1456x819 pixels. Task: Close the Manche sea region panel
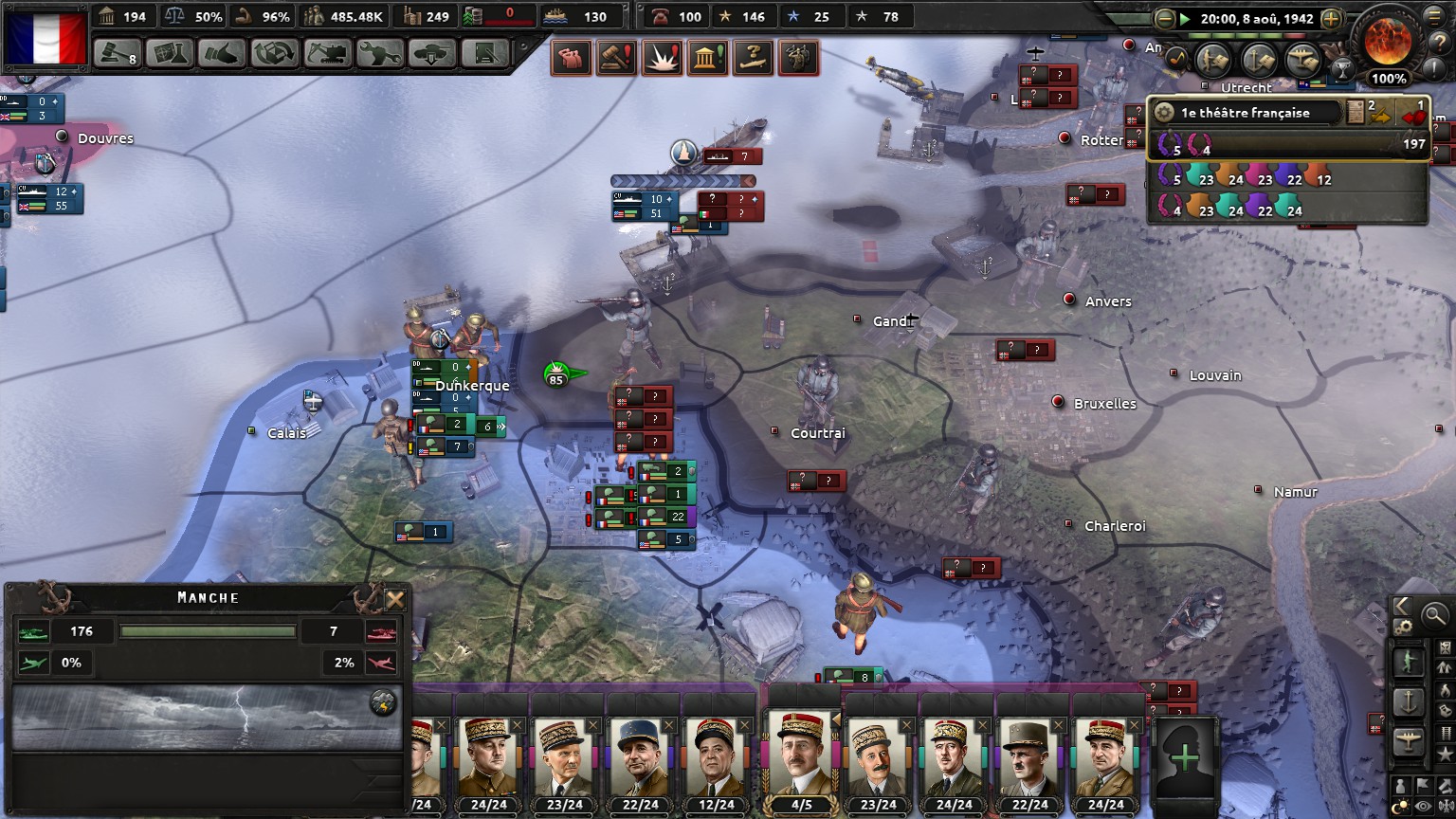395,599
